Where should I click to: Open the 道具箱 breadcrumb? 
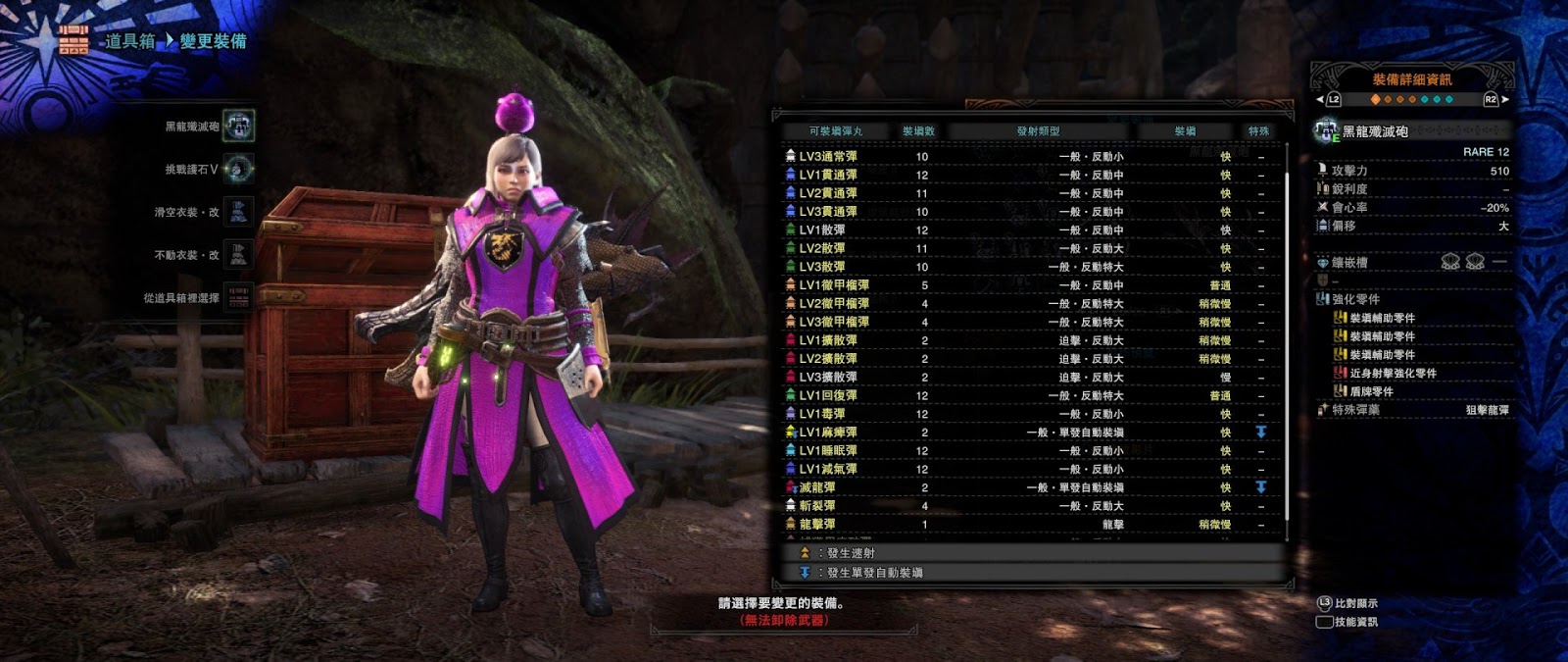tap(130, 41)
